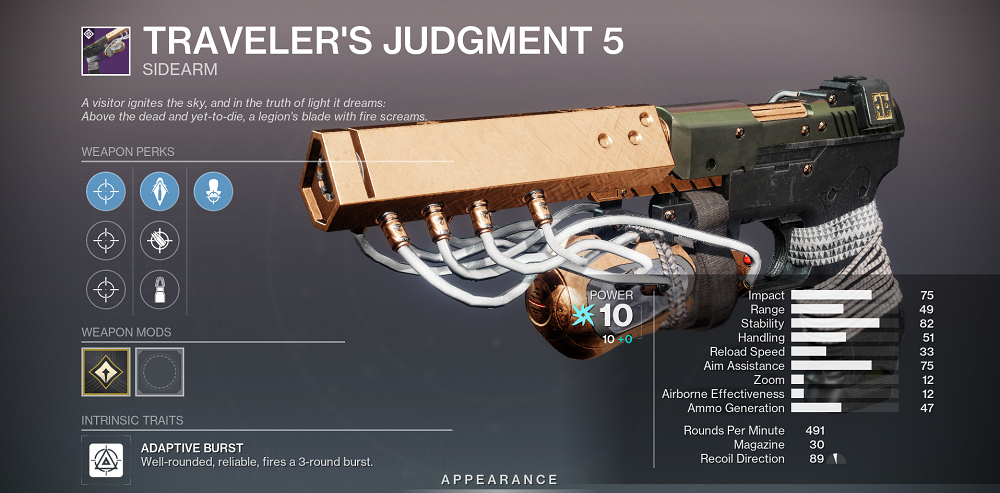1000x493 pixels.
Task: Open the gold-bordered equipped weapon mod
Action: 106,371
